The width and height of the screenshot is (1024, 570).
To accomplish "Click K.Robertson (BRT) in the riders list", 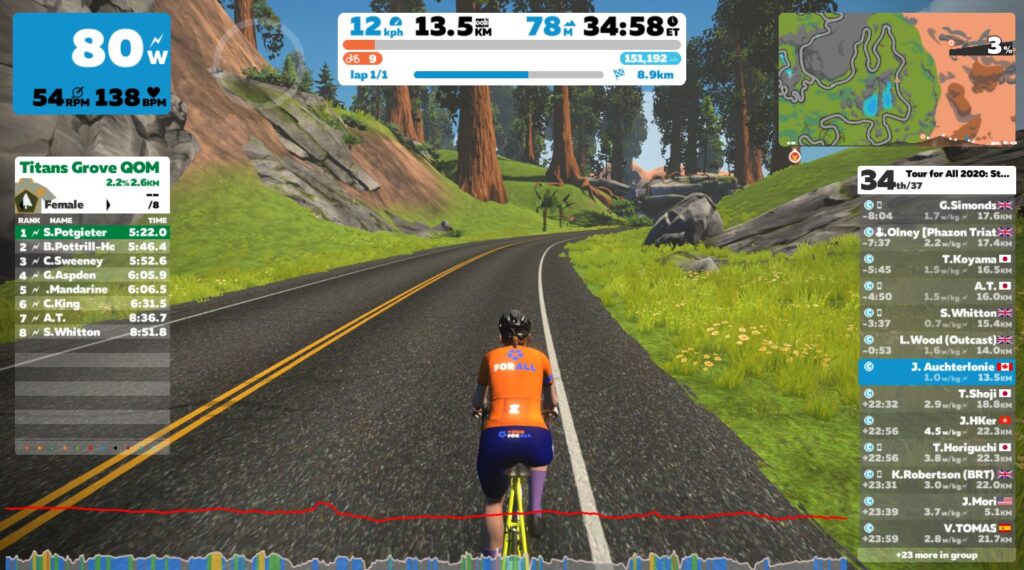I will tap(936, 480).
